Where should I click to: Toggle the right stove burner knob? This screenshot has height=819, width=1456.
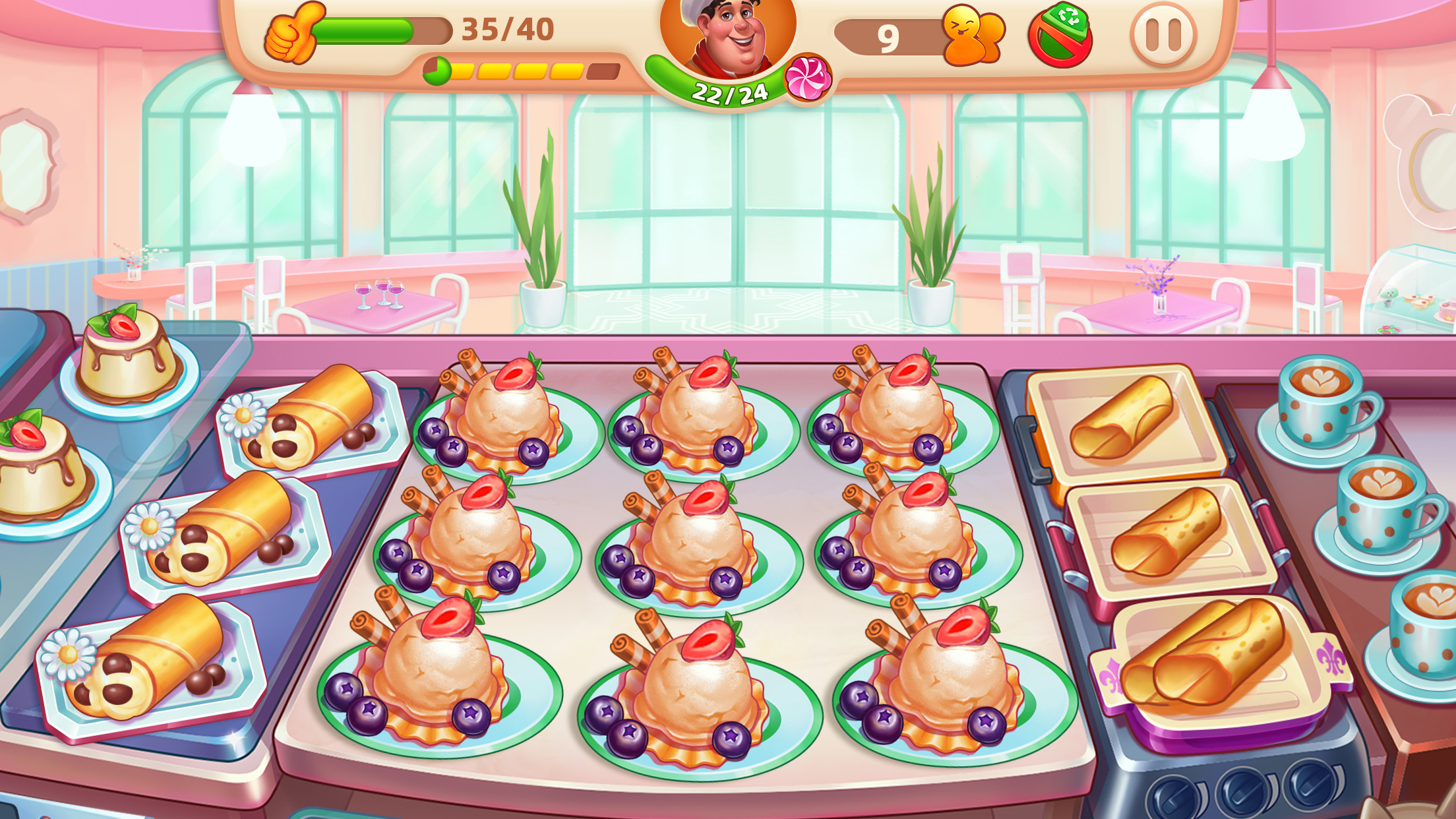pyautogui.click(x=1310, y=785)
